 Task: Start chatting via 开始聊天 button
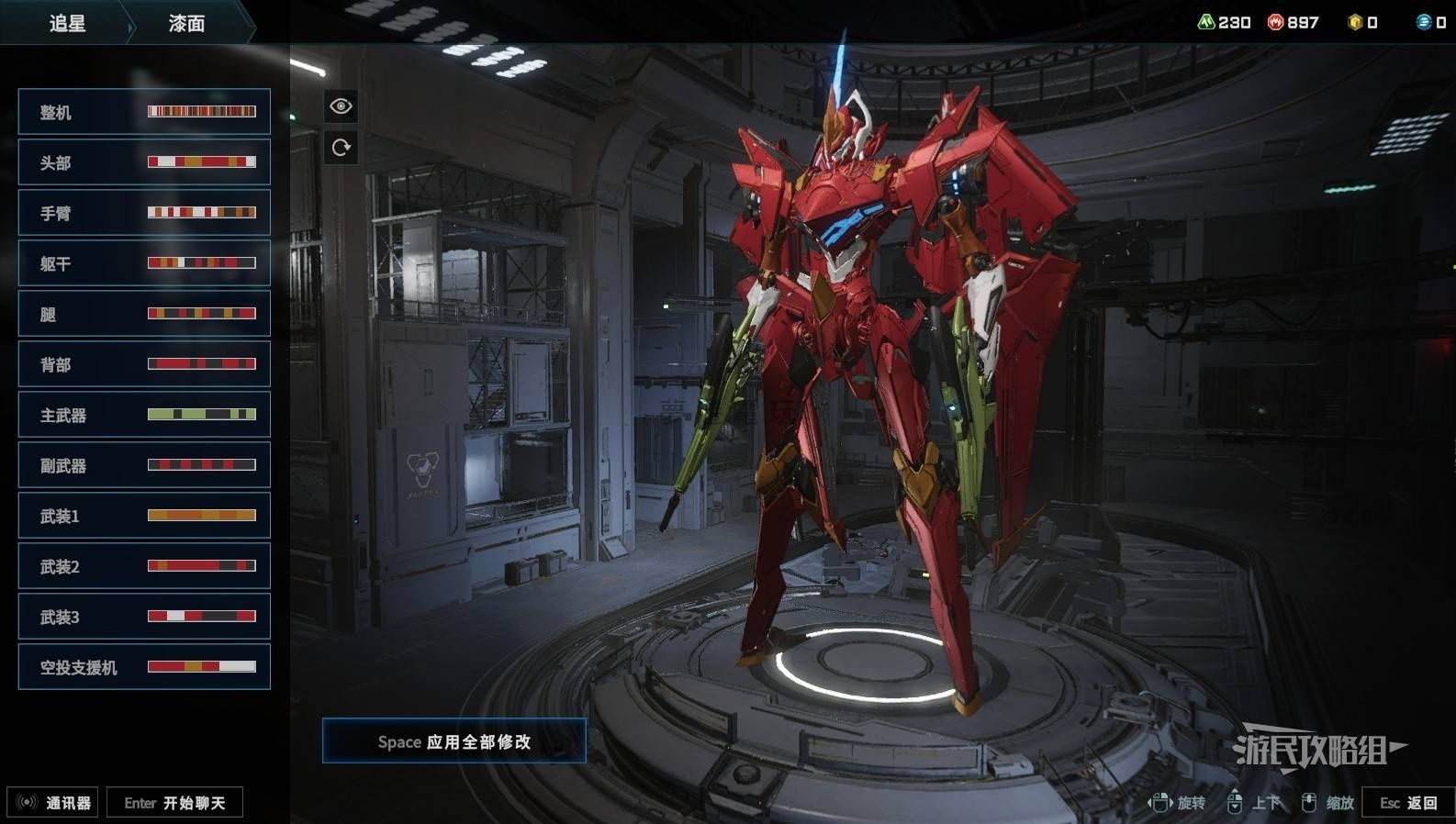(x=174, y=803)
